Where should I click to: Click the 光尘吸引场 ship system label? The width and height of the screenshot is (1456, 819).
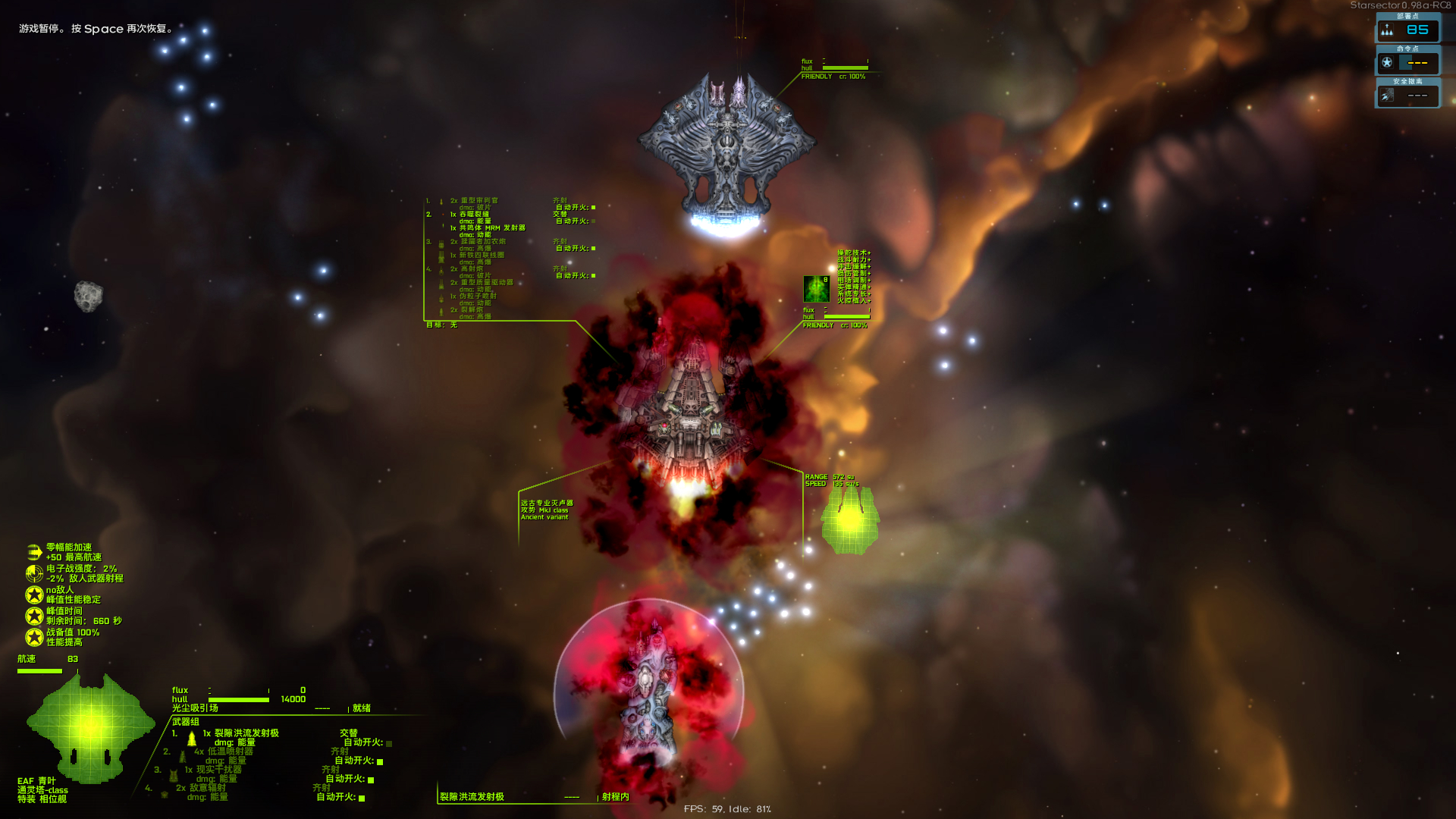(195, 708)
